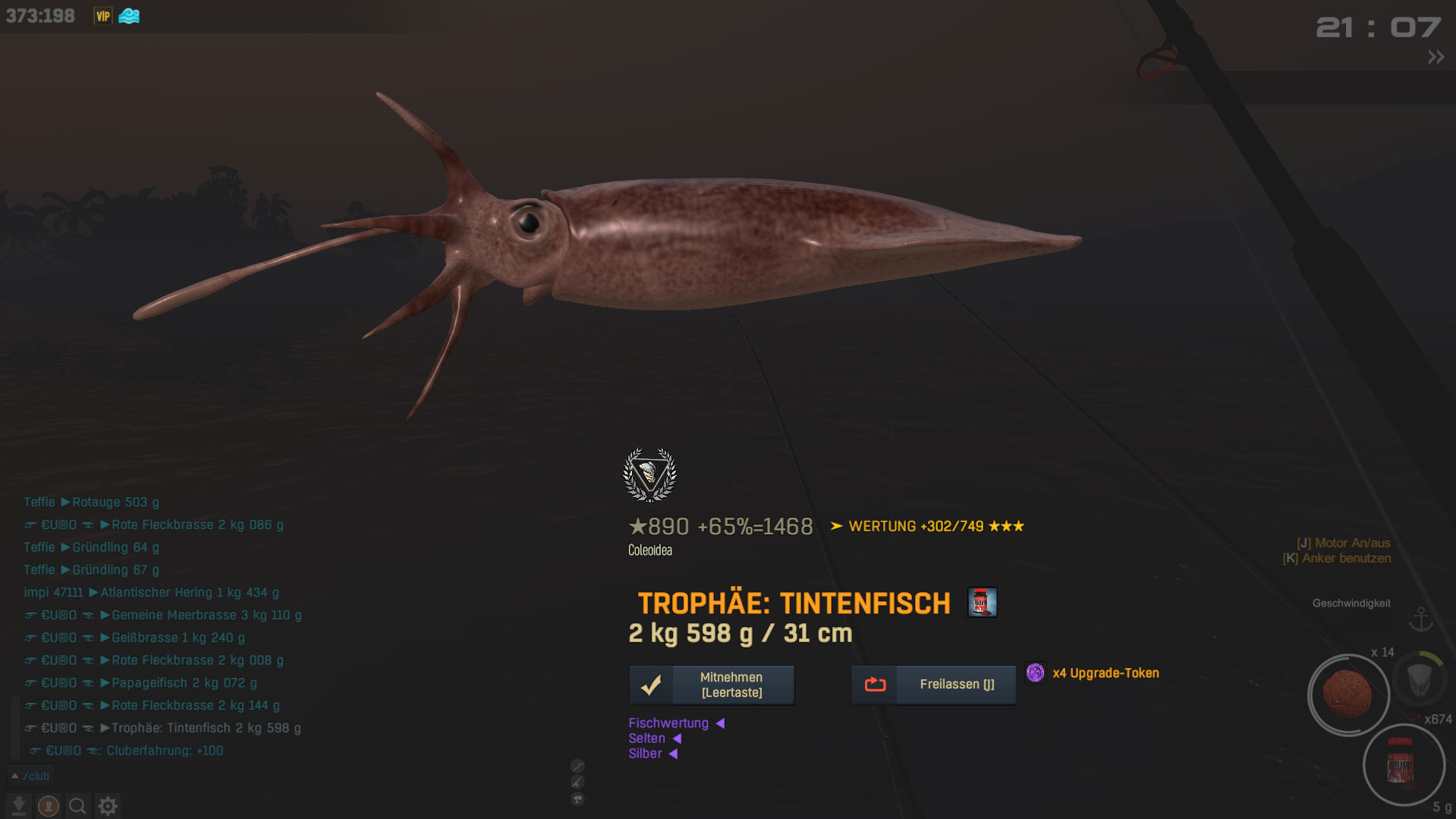Image resolution: width=1456 pixels, height=819 pixels.
Task: Open the player profile icon
Action: point(49,805)
